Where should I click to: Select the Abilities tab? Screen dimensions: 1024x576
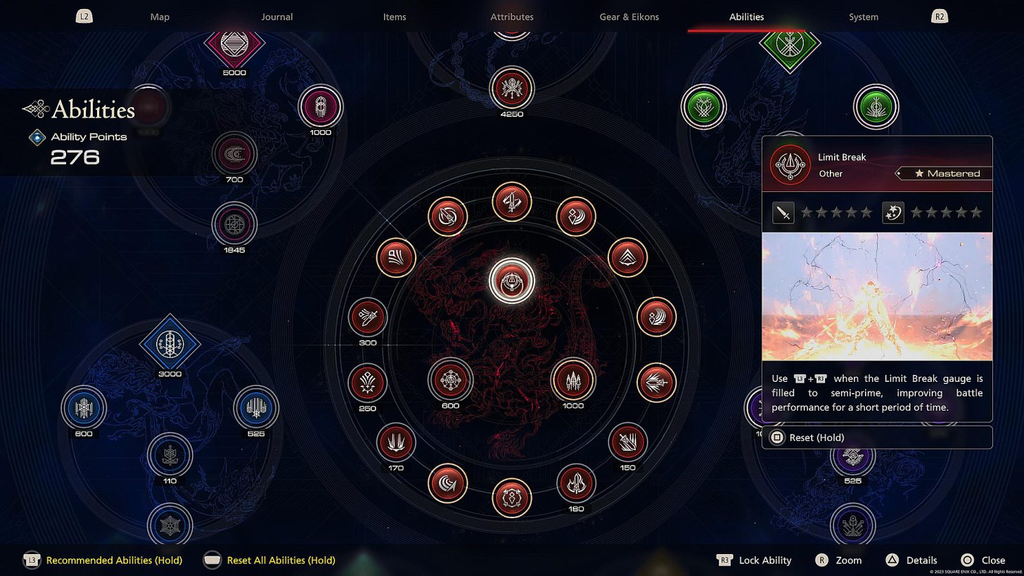click(746, 17)
